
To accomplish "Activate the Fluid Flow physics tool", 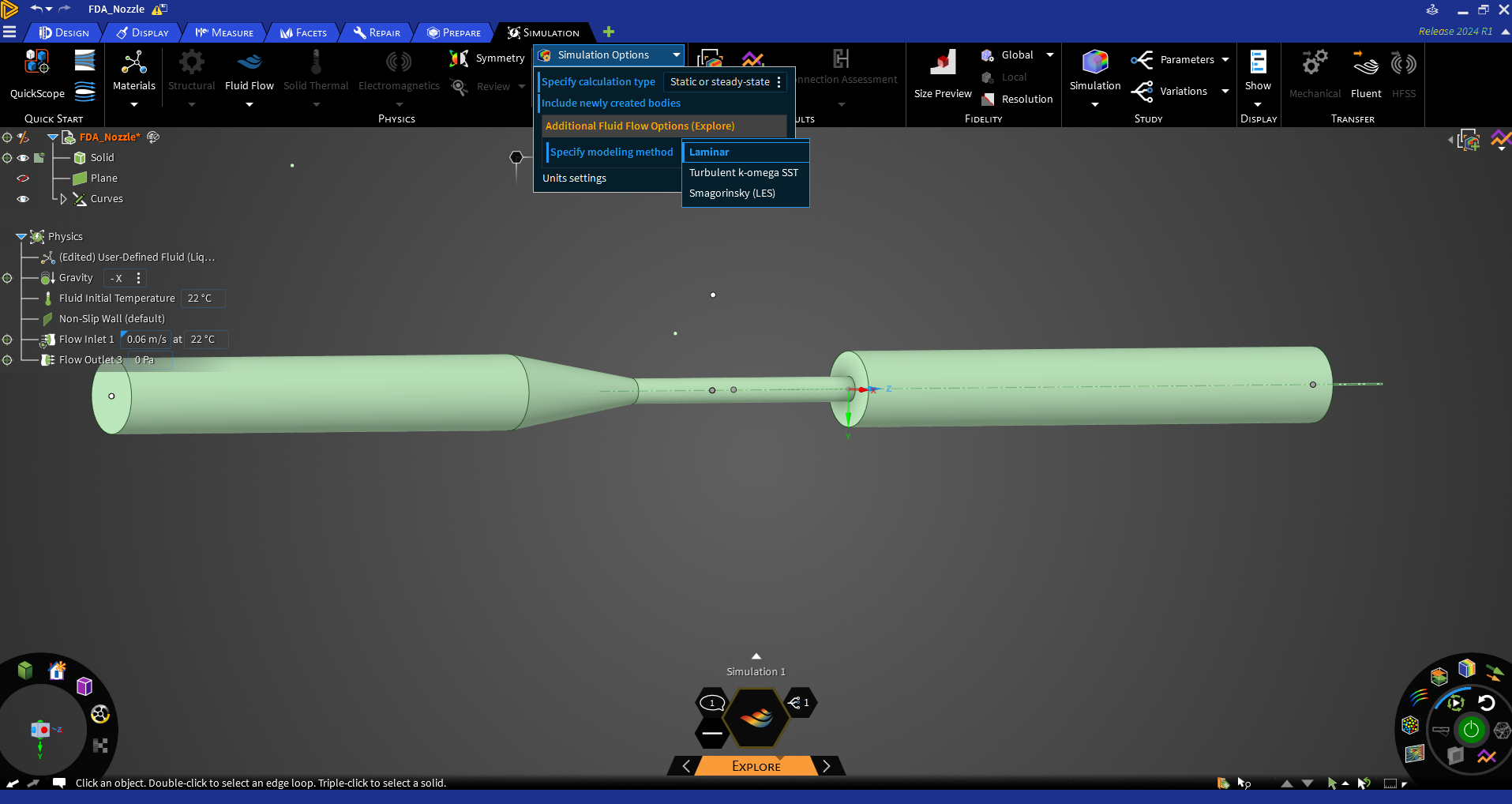I will (249, 71).
